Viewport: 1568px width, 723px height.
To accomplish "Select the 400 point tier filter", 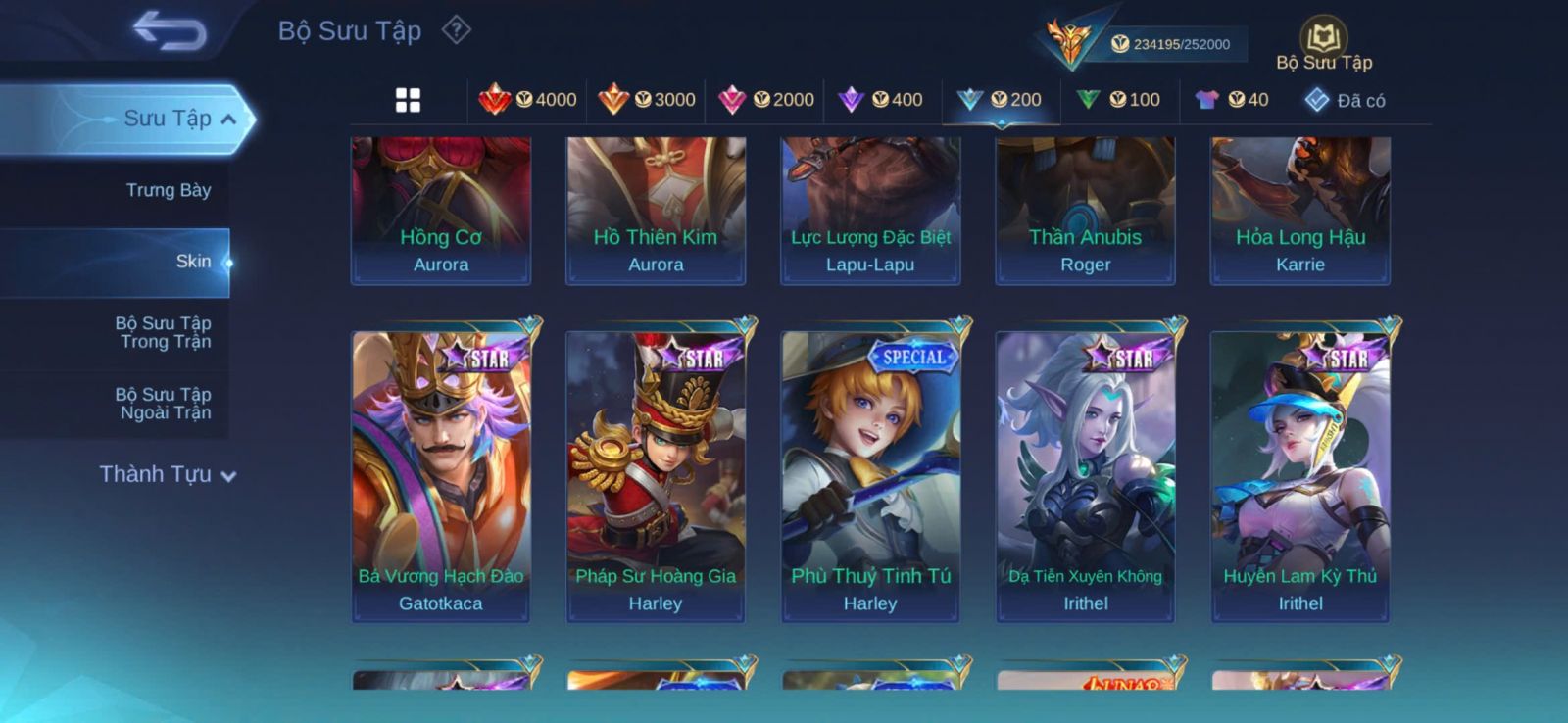I will 881,100.
